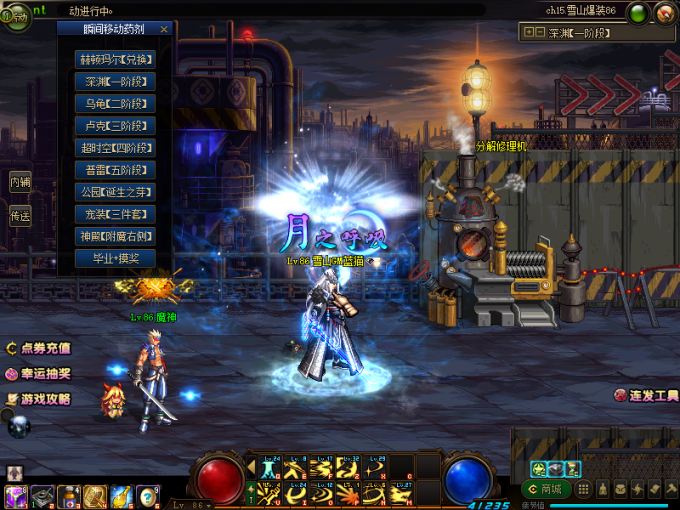Open the 商城 shop button
680x510 pixels.
pyautogui.click(x=545, y=489)
